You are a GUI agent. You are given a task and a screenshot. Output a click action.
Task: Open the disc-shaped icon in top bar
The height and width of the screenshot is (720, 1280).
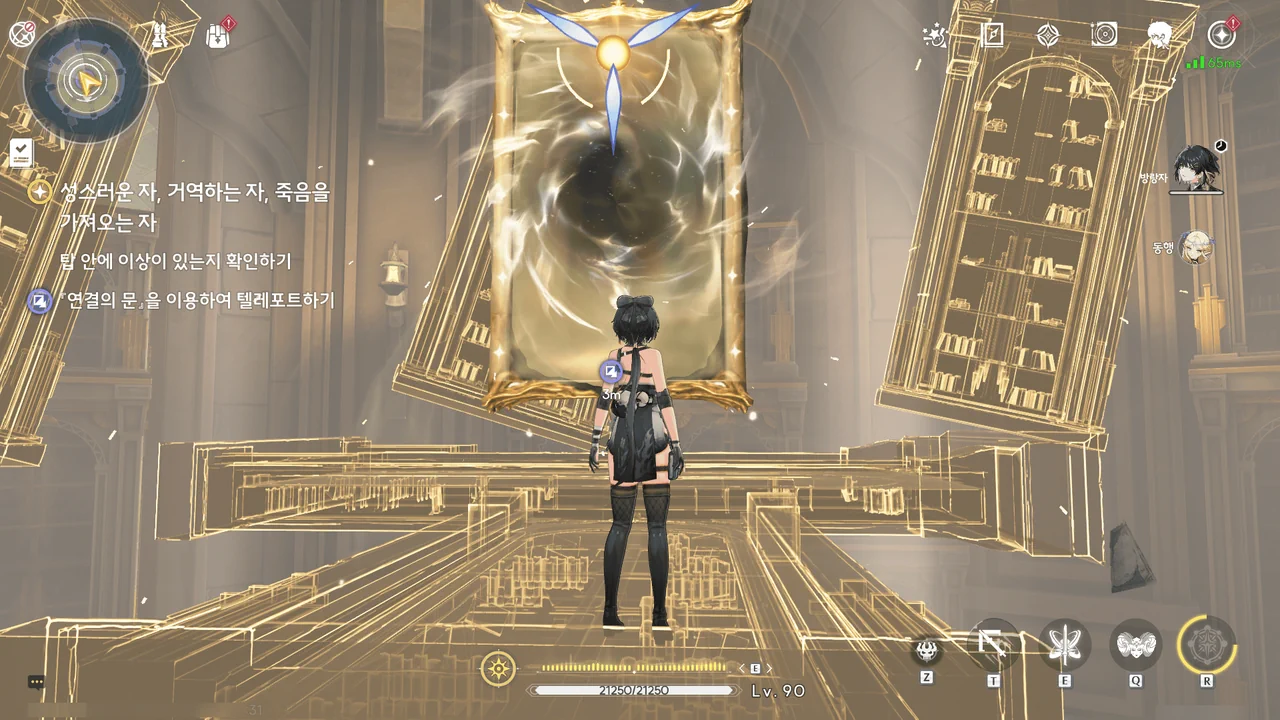pyautogui.click(x=1104, y=36)
